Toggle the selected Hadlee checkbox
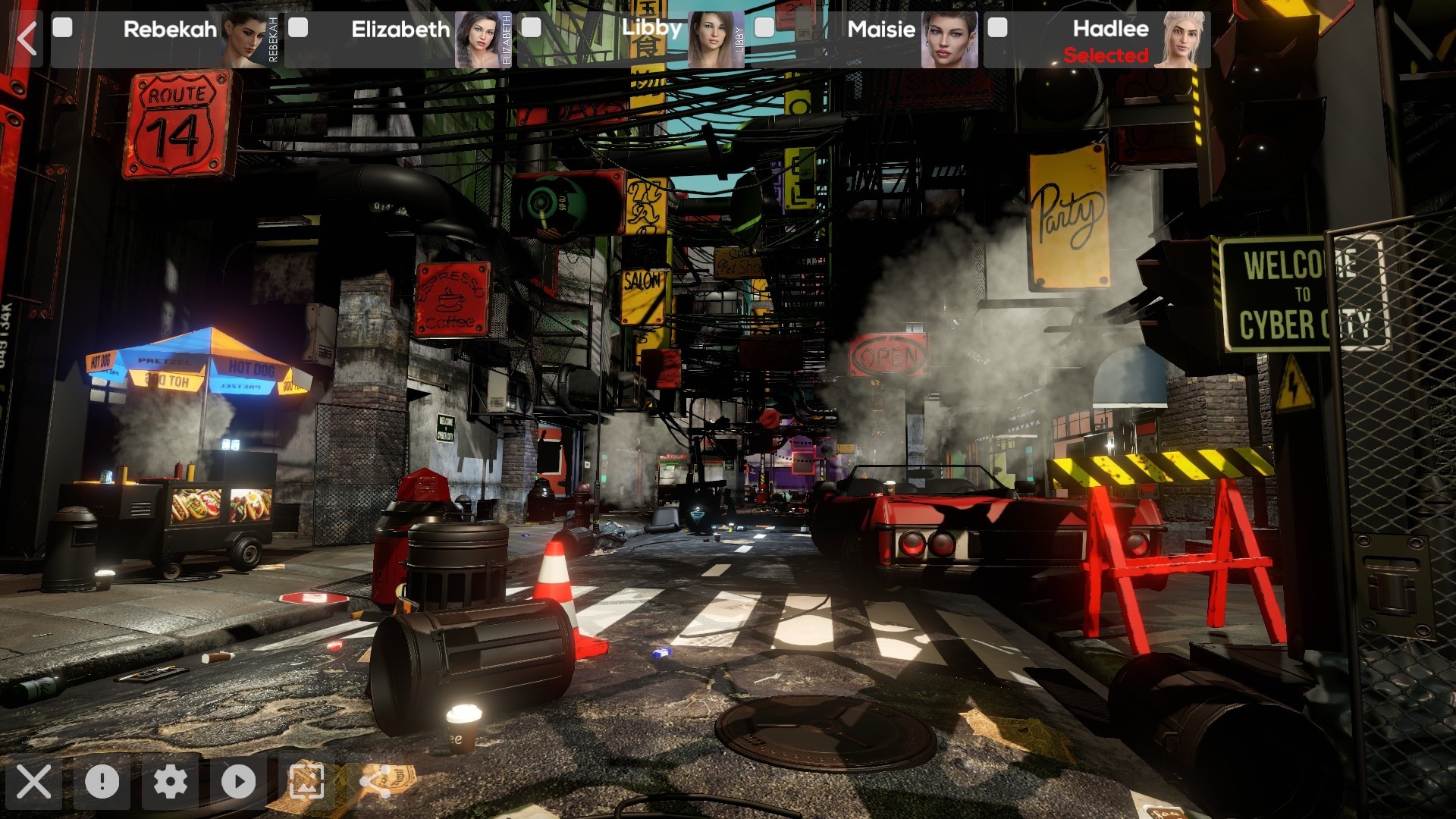The width and height of the screenshot is (1456, 819). coord(997,28)
